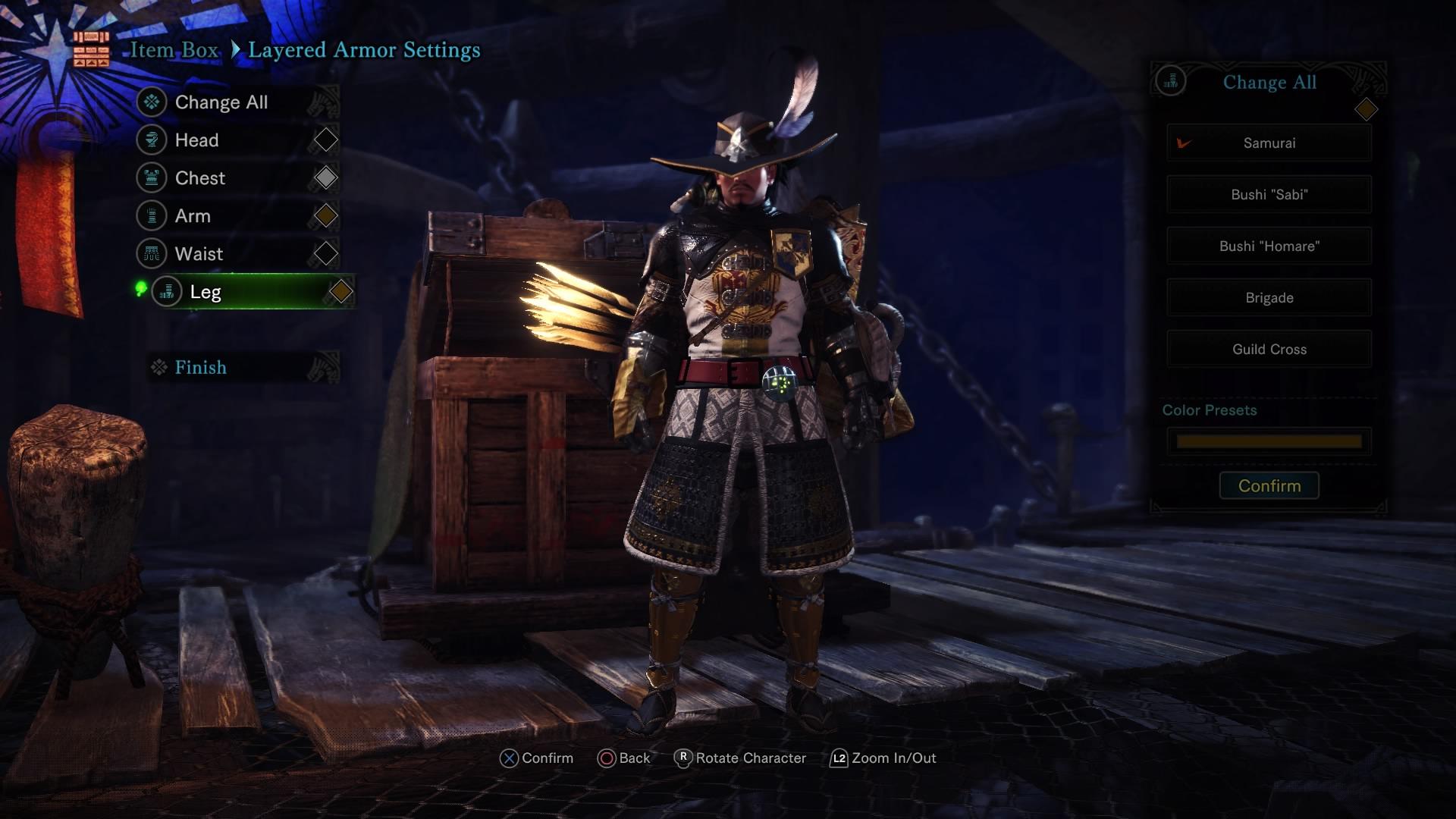Click the yellow Color Presets swatch

[1269, 441]
